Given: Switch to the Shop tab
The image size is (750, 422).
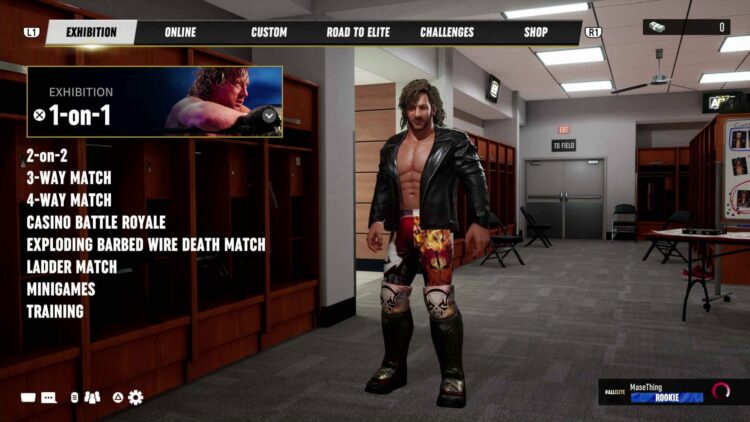Looking at the screenshot, I should [x=536, y=32].
